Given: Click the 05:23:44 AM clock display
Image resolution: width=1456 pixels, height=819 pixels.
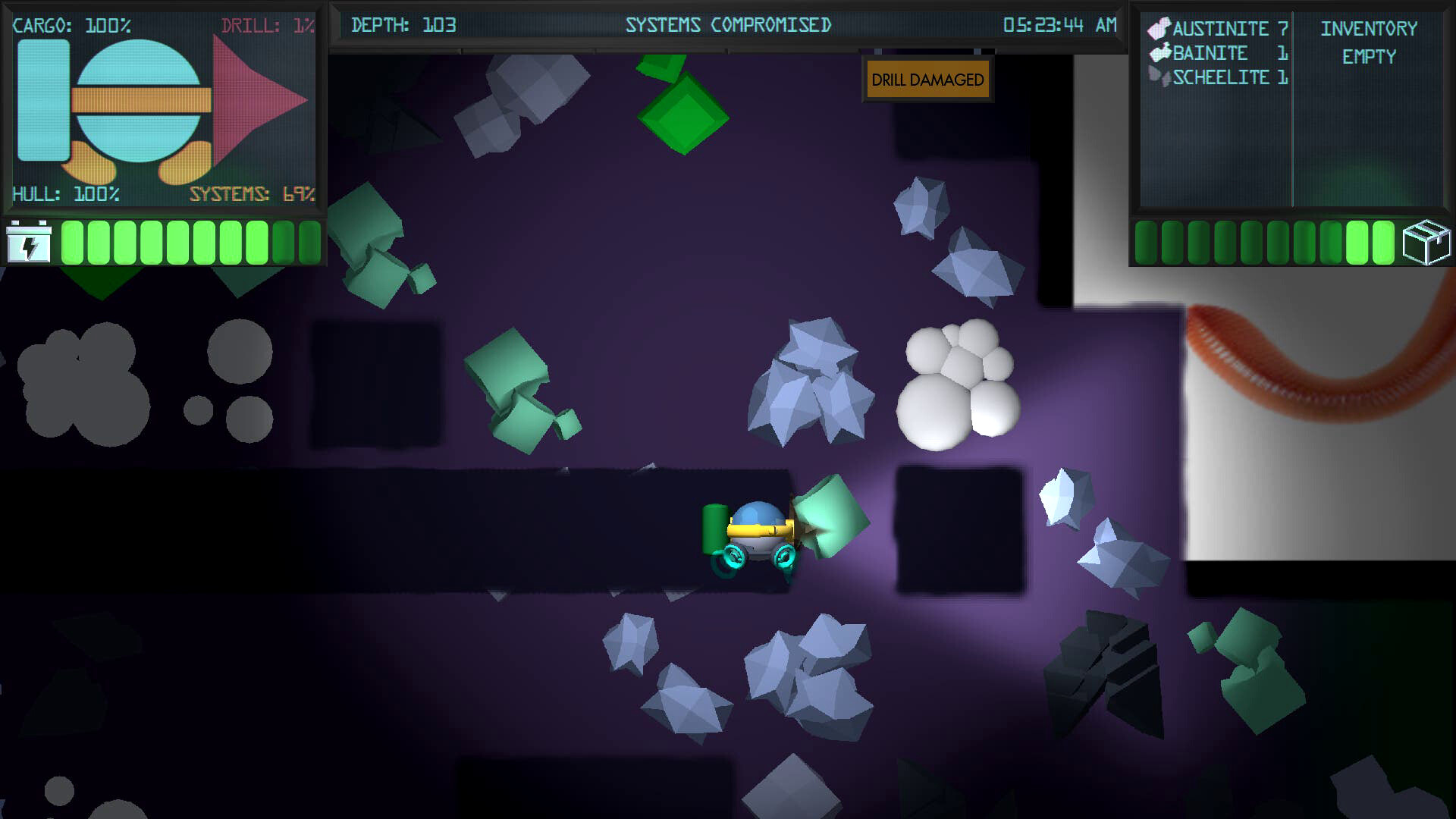Looking at the screenshot, I should coord(1058,24).
